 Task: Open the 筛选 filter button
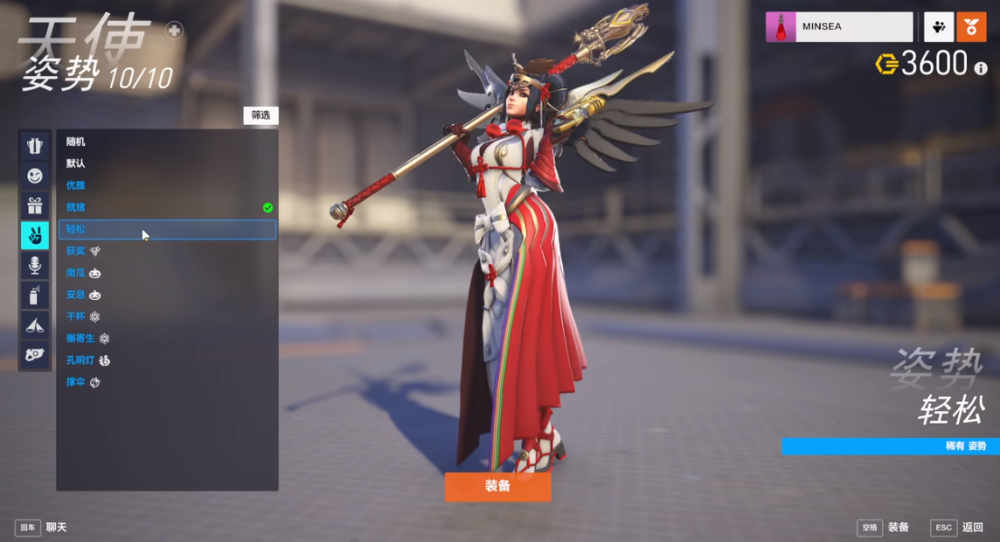[260, 115]
